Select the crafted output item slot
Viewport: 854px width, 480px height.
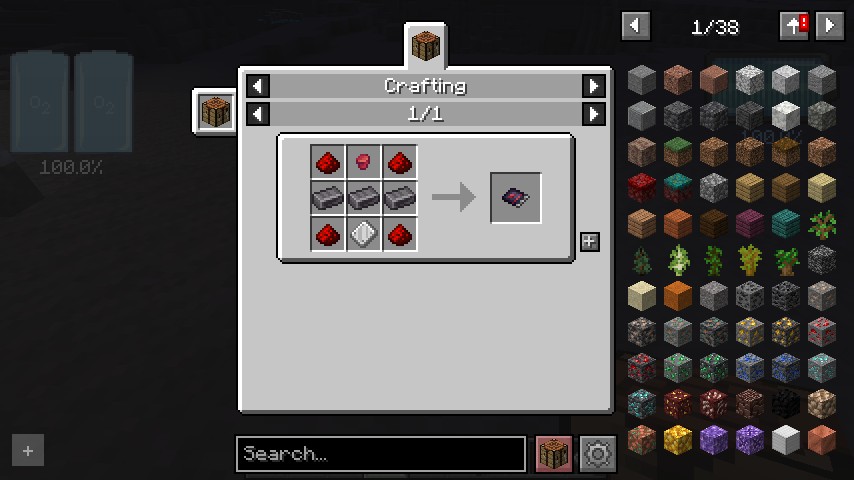click(x=516, y=198)
